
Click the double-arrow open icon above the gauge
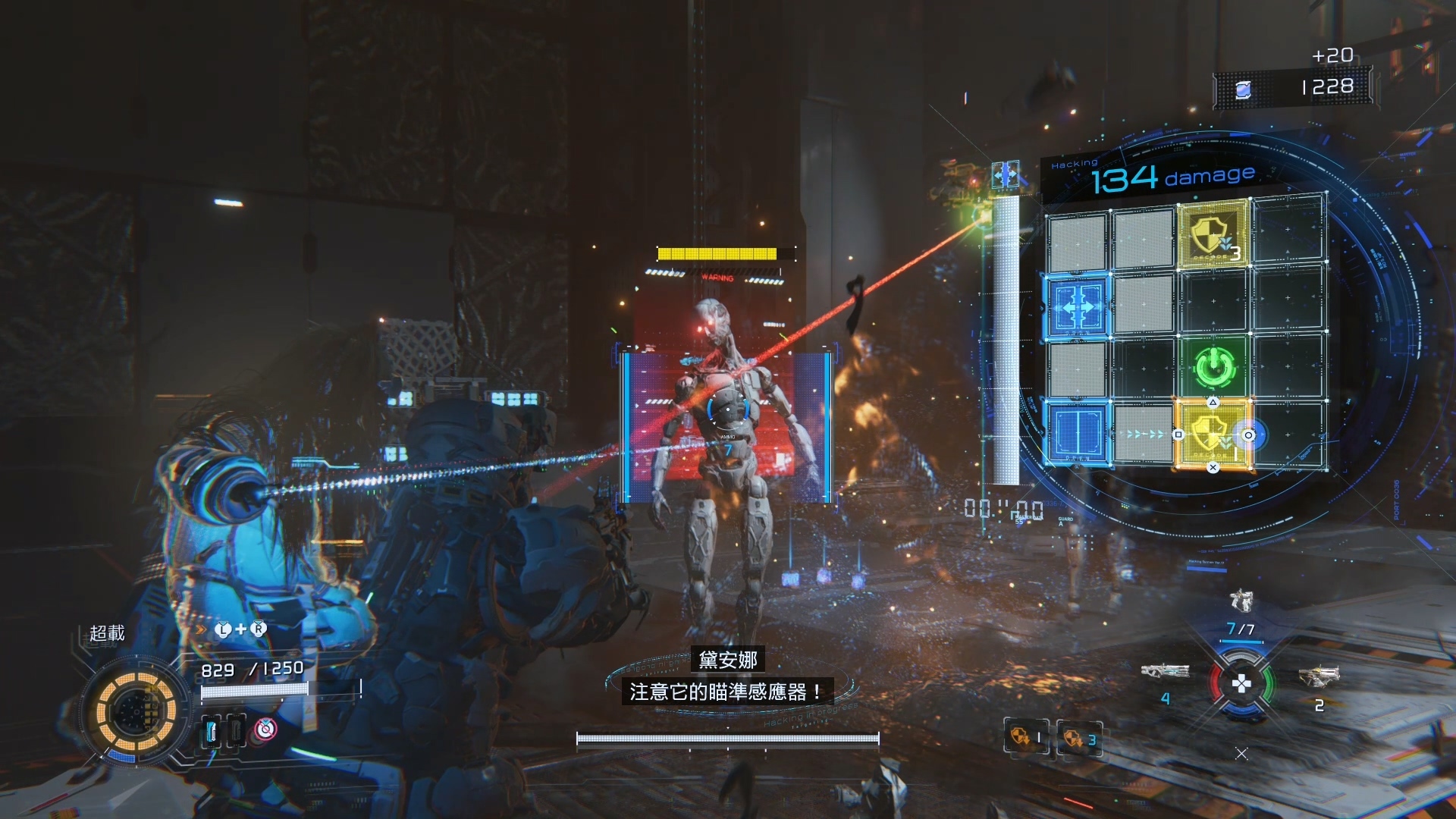pyautogui.click(x=1006, y=176)
